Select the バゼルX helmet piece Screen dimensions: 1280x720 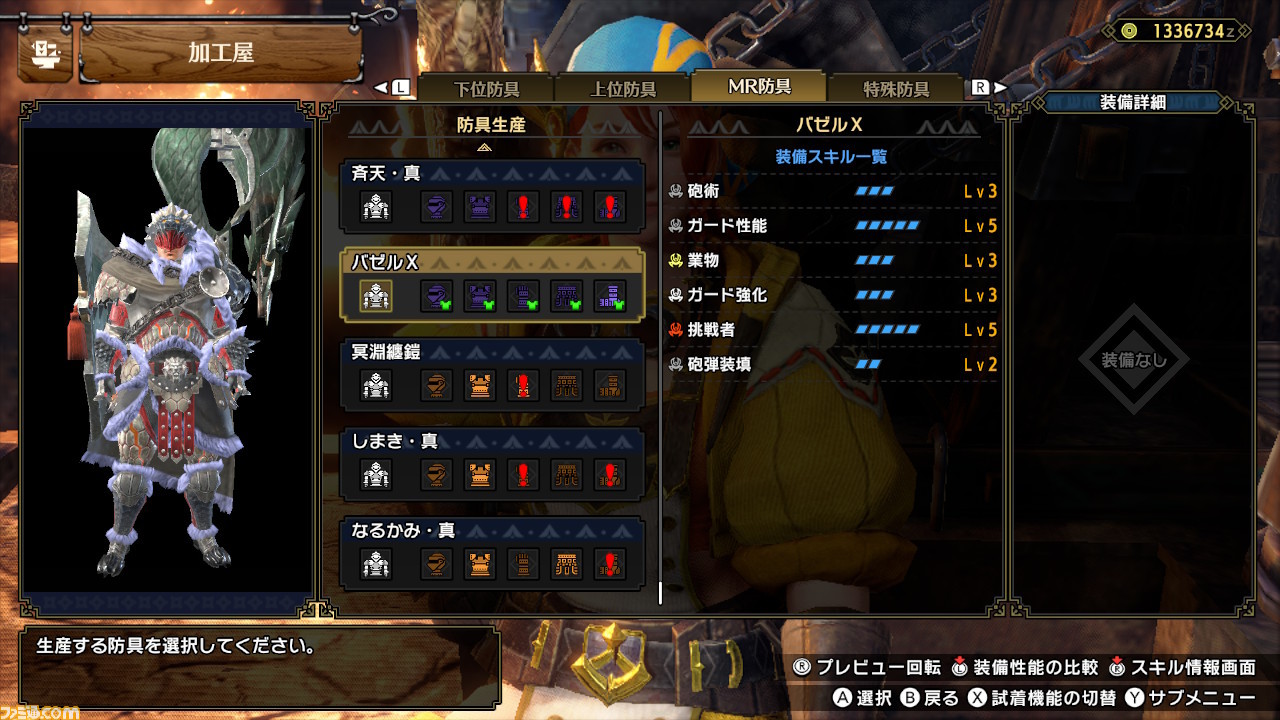pyautogui.click(x=435, y=296)
